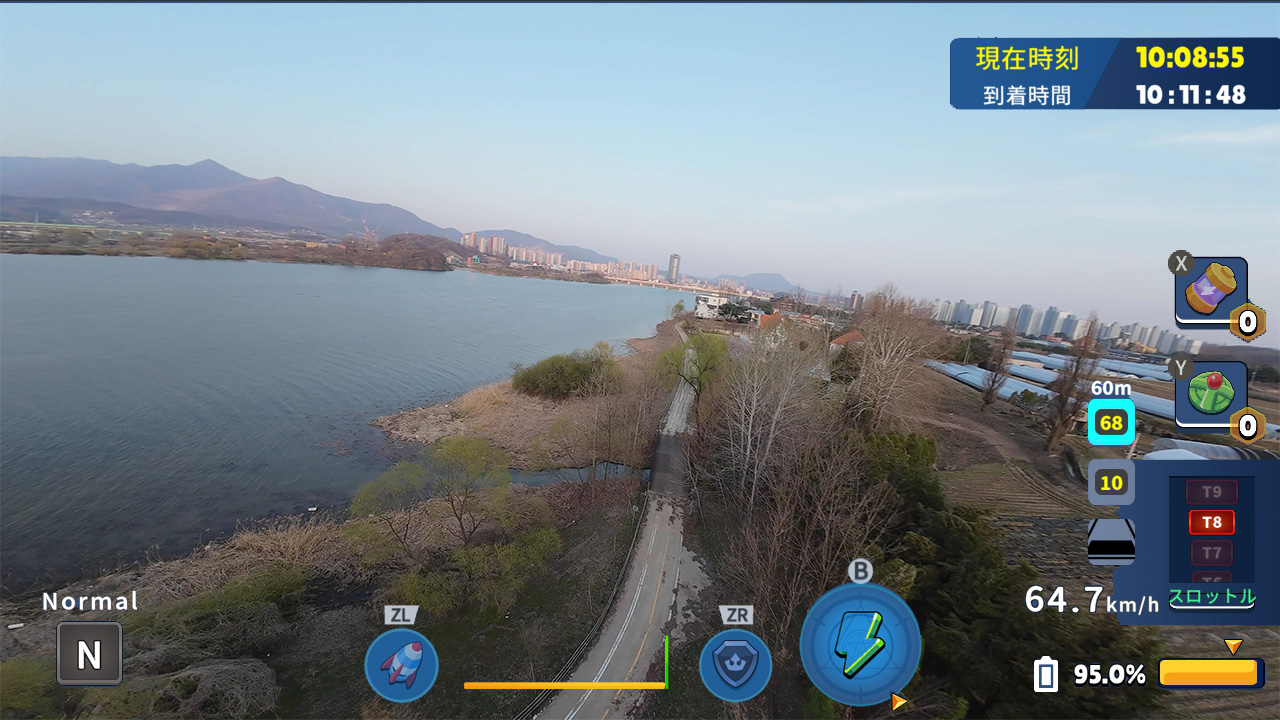Click the orange arrow above battery bar

coord(1234,645)
